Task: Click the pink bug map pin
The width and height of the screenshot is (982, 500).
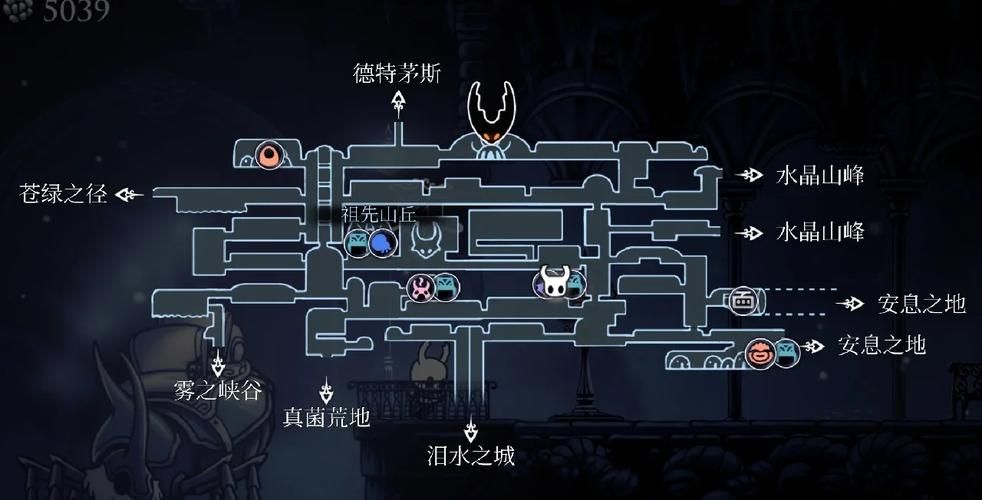Action: click(x=422, y=288)
